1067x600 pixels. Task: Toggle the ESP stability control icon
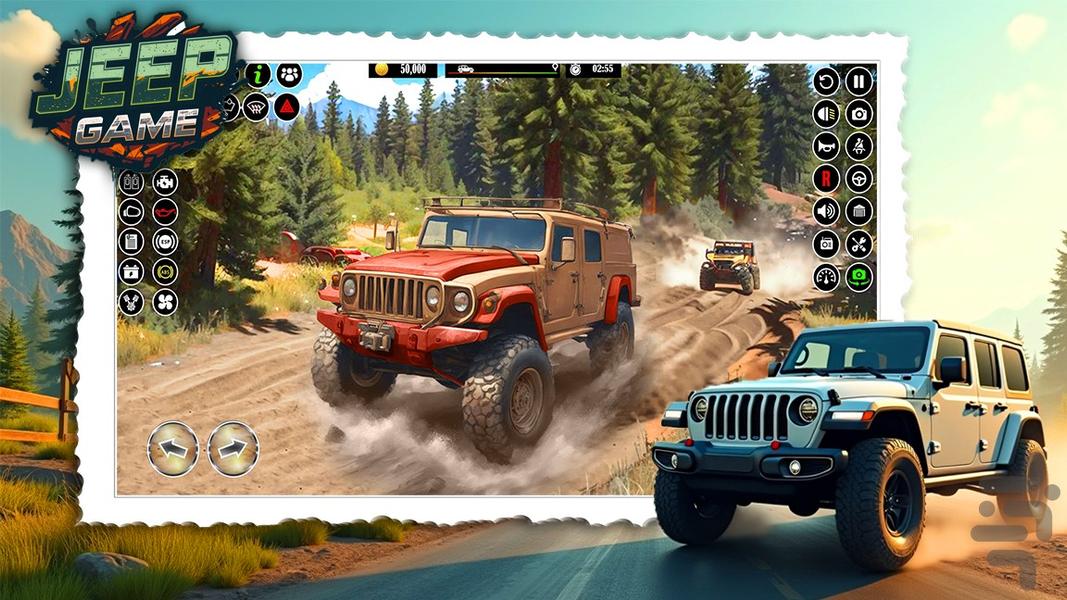pos(164,242)
